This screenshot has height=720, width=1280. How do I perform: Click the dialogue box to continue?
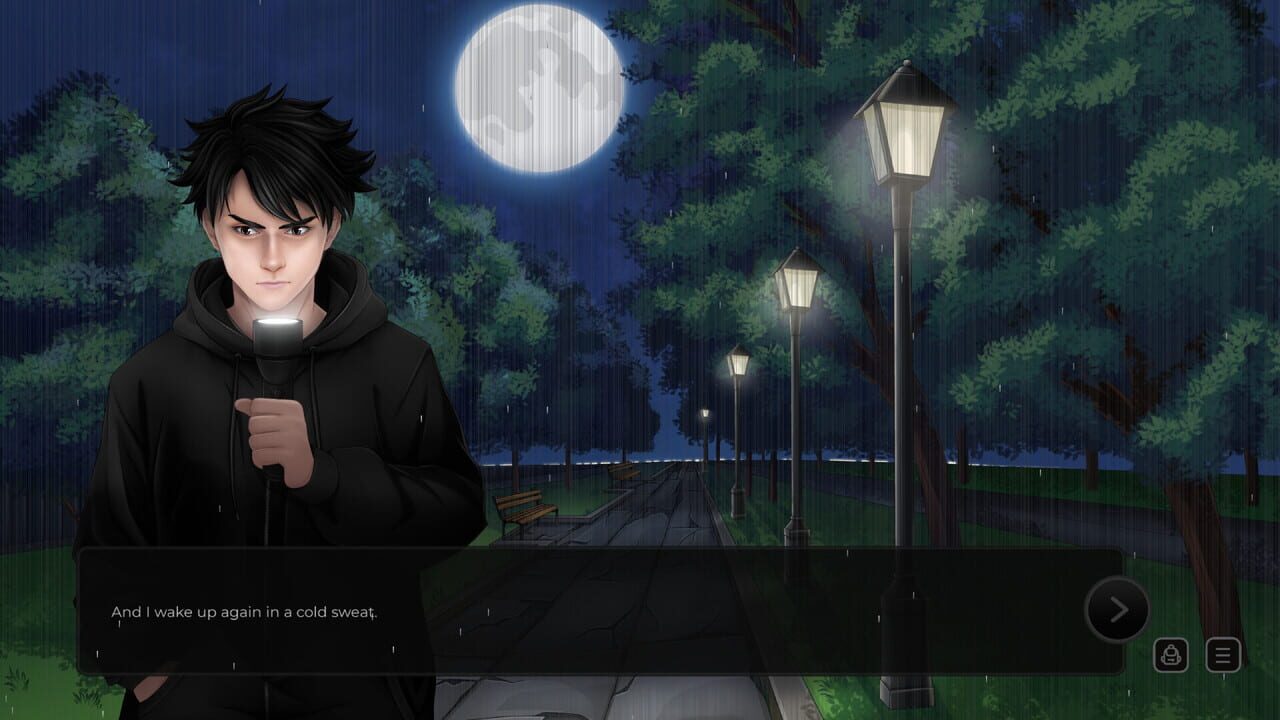[x=600, y=610]
